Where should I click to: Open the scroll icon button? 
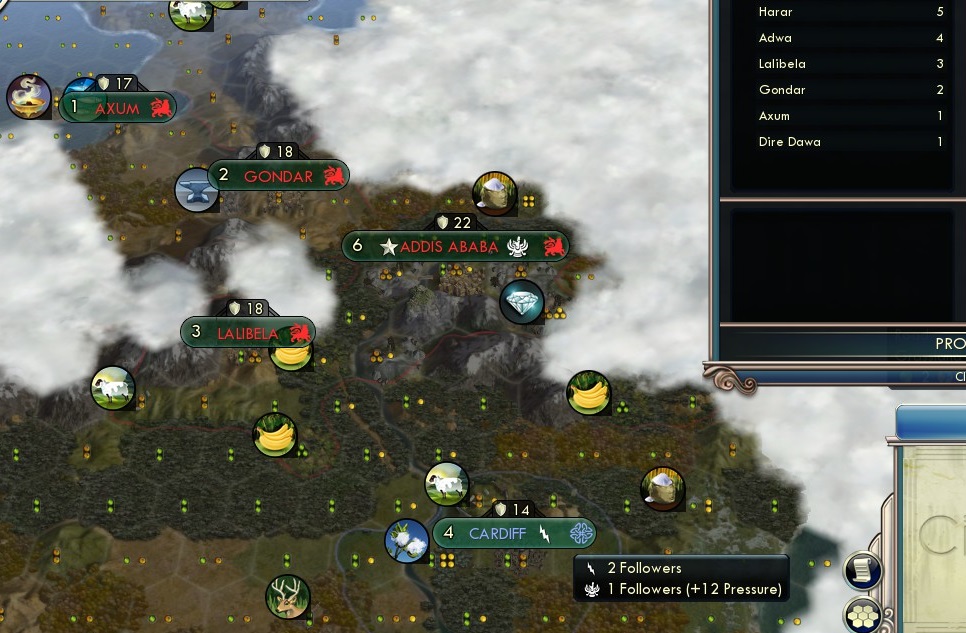pyautogui.click(x=863, y=570)
